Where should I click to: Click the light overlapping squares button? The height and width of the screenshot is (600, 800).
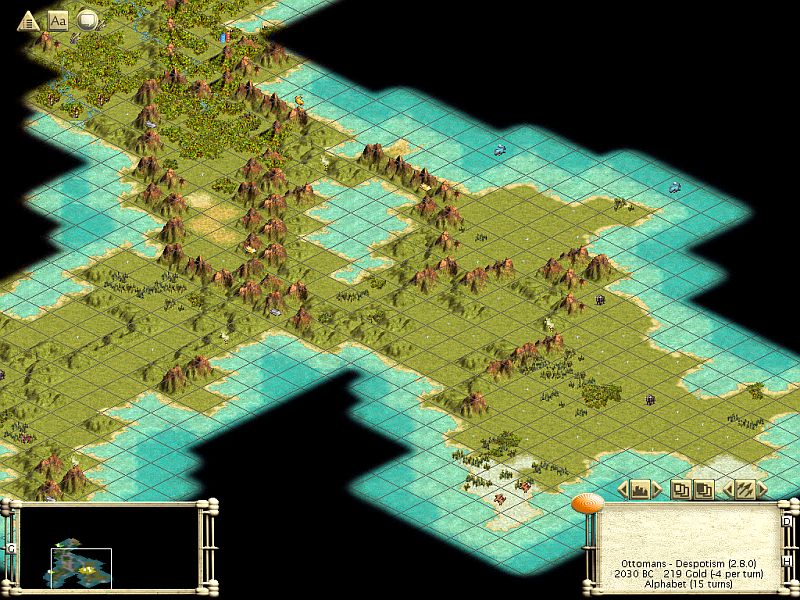(681, 489)
